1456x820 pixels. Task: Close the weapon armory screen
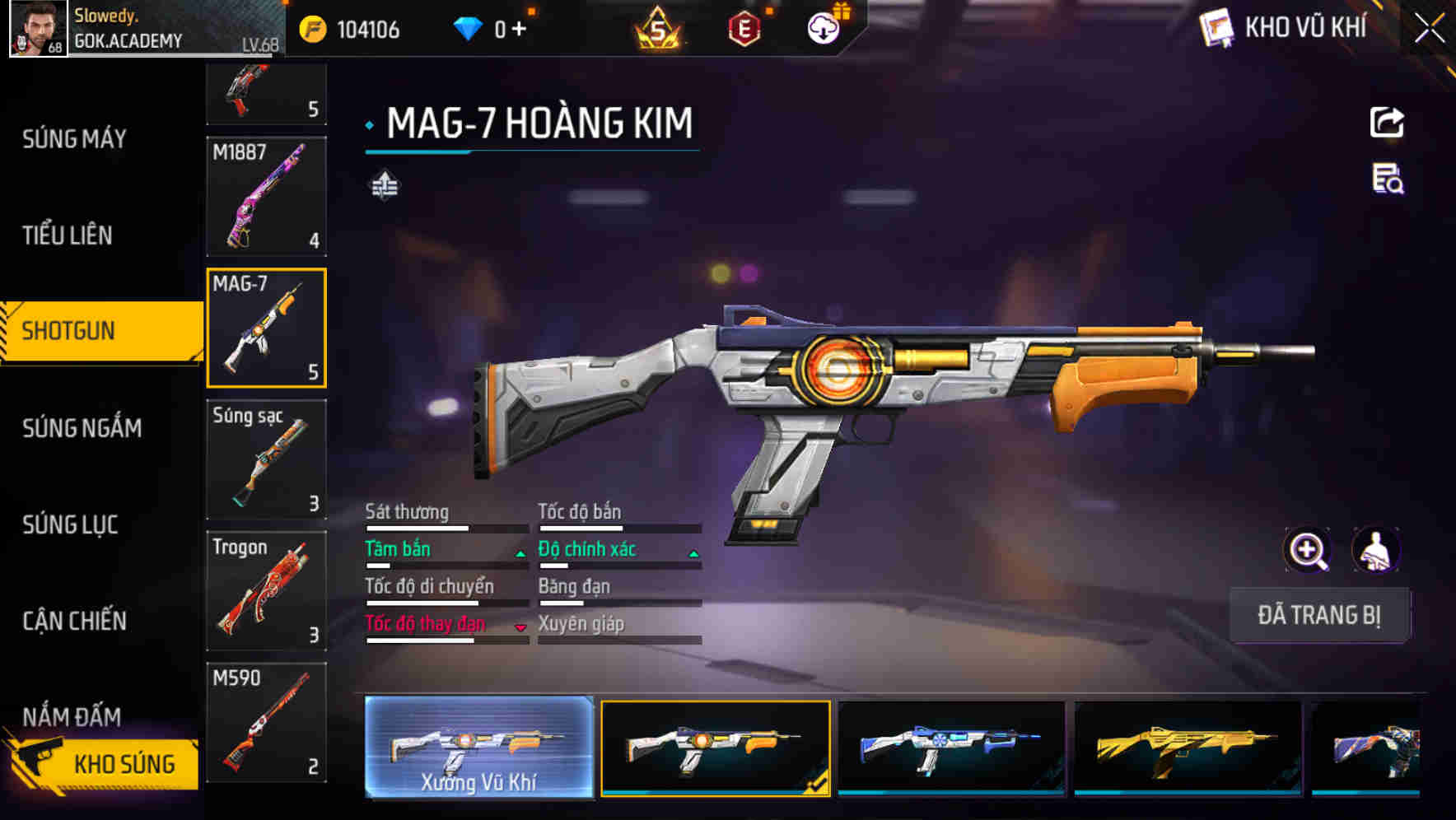coord(1430,29)
